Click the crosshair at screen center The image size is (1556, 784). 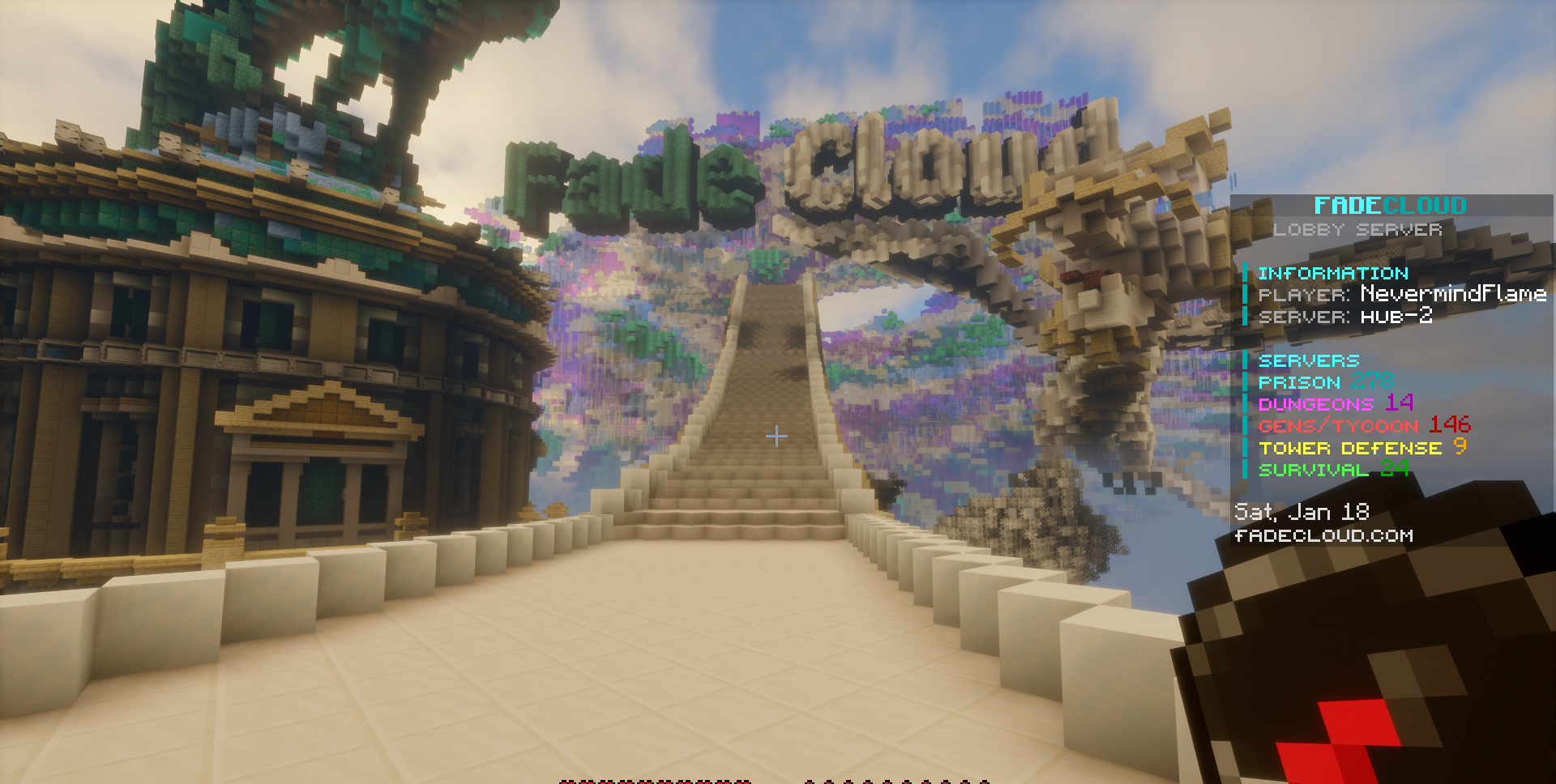pos(778,435)
